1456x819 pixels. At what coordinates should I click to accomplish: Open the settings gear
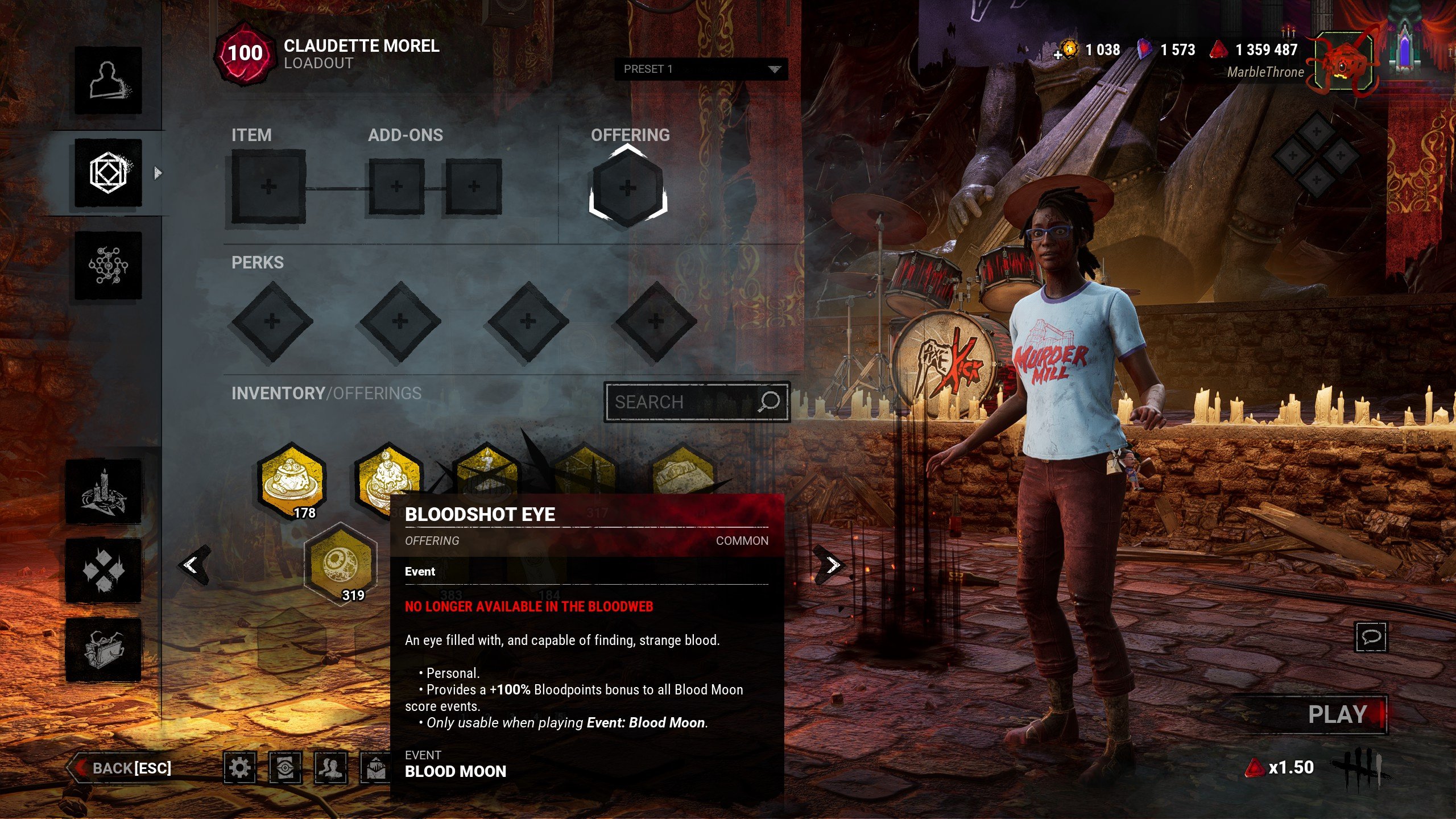click(239, 768)
